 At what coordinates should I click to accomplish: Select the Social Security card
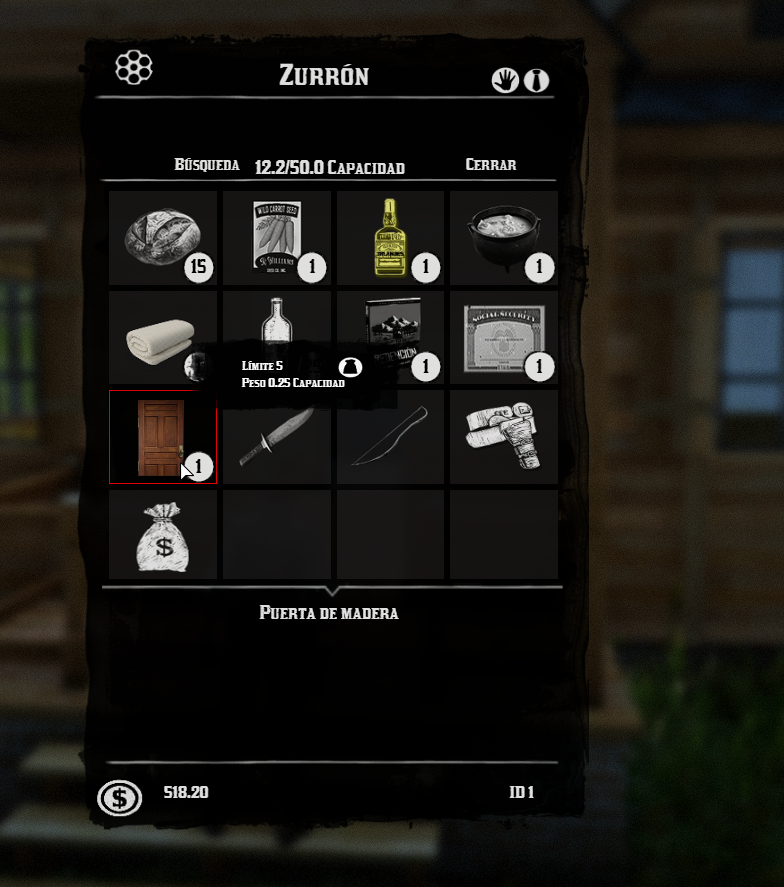tap(503, 337)
